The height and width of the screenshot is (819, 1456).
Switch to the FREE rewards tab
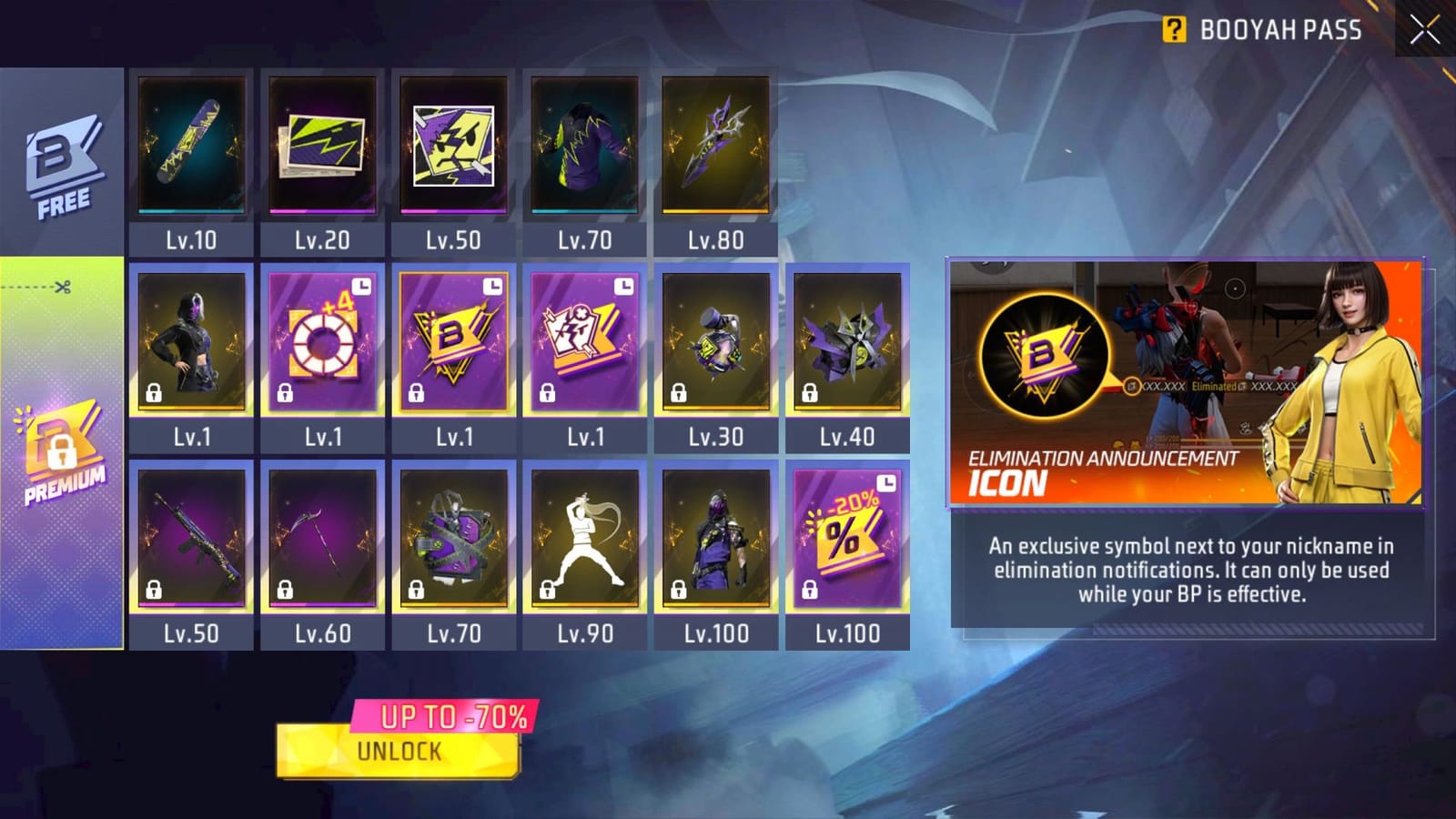coord(56,159)
